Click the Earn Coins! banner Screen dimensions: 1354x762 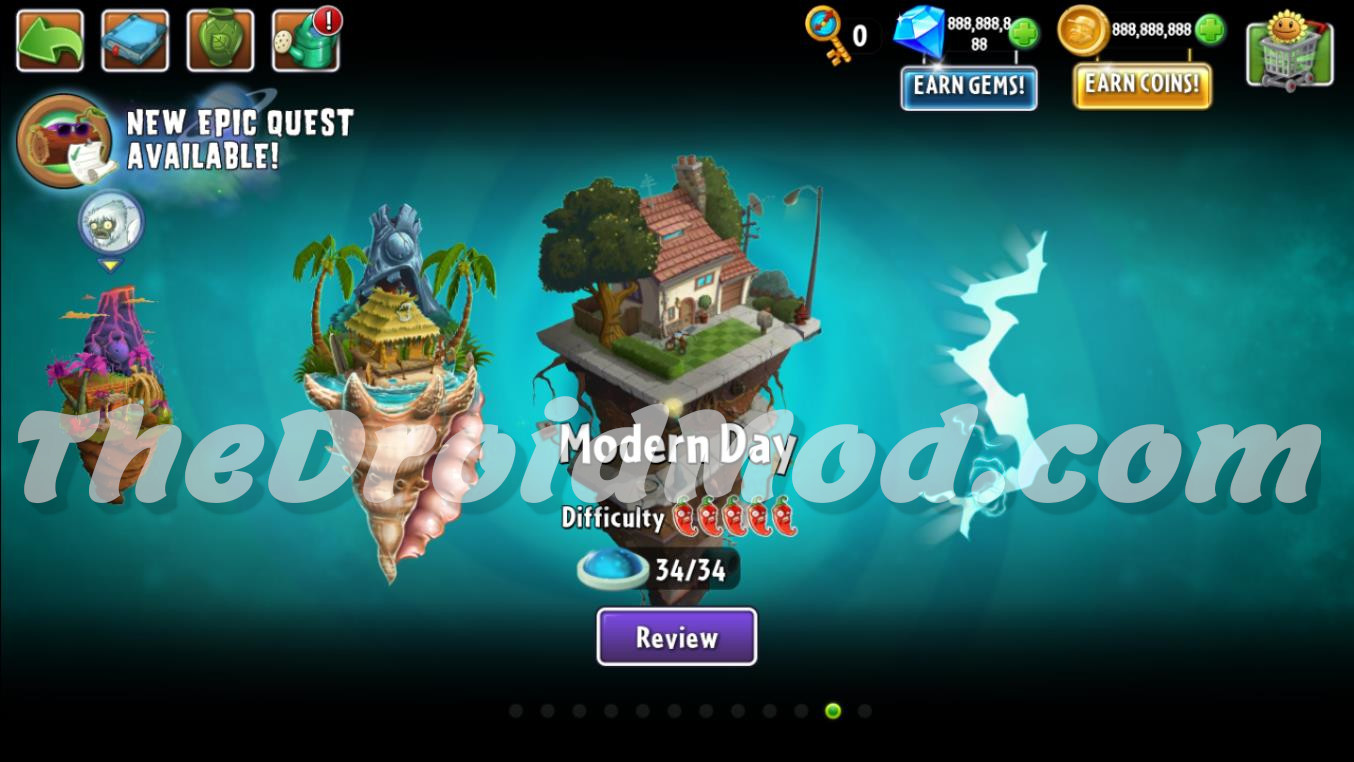tap(1140, 84)
